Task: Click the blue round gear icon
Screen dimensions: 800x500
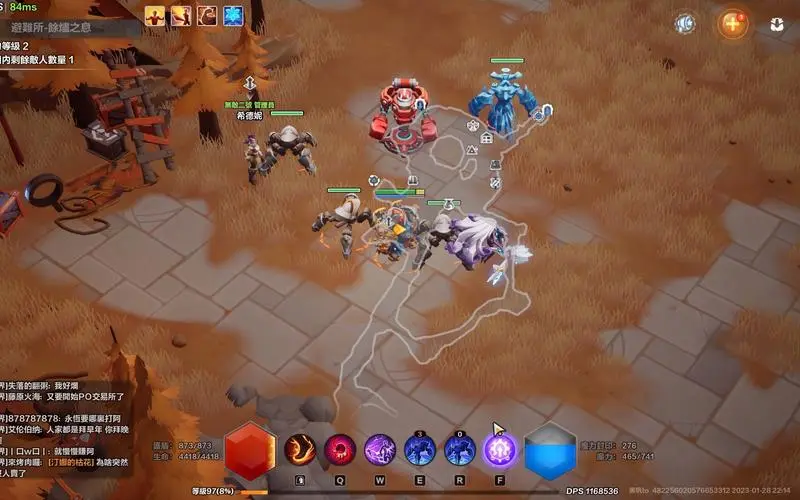Action: point(685,23)
